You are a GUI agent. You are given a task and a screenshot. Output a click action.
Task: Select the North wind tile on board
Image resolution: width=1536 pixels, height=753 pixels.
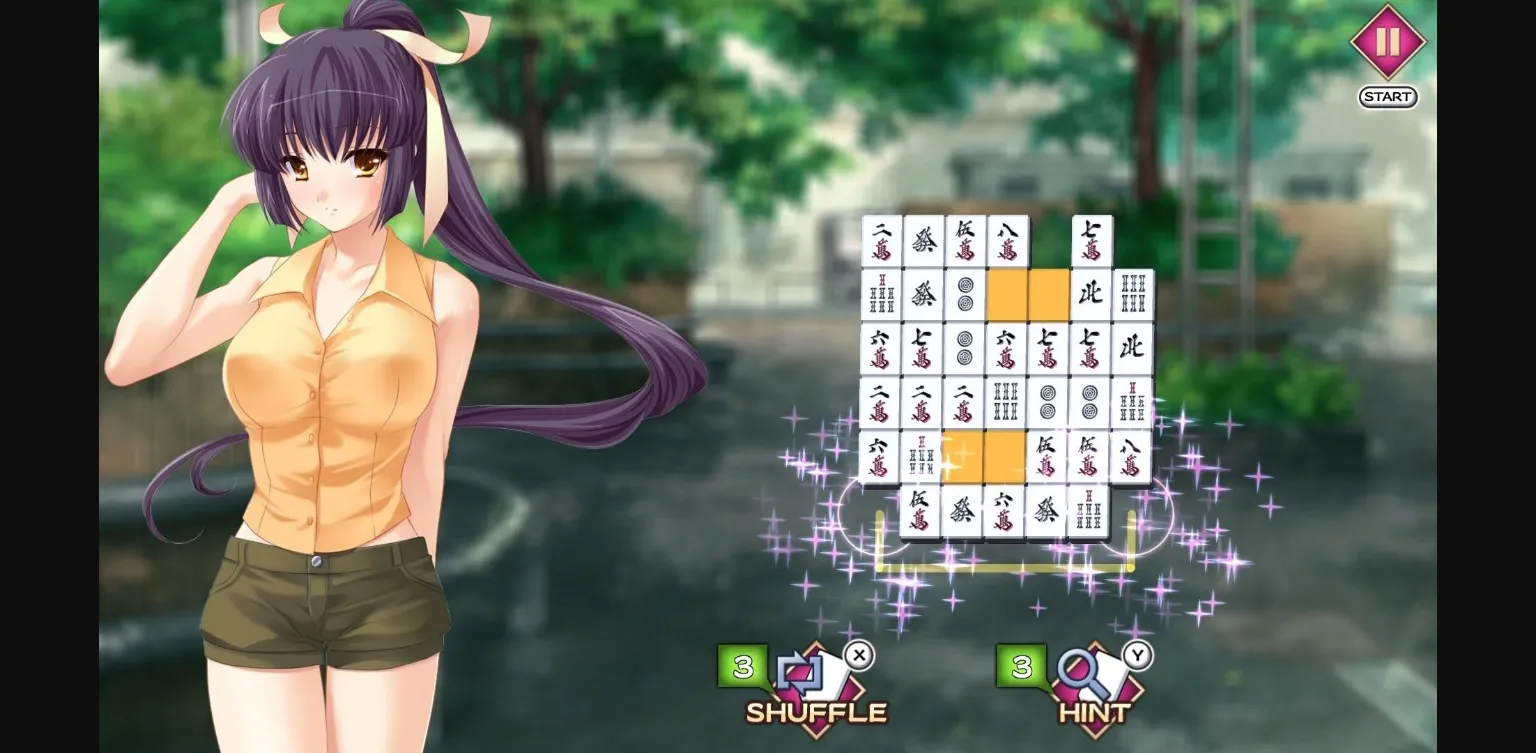click(1093, 293)
